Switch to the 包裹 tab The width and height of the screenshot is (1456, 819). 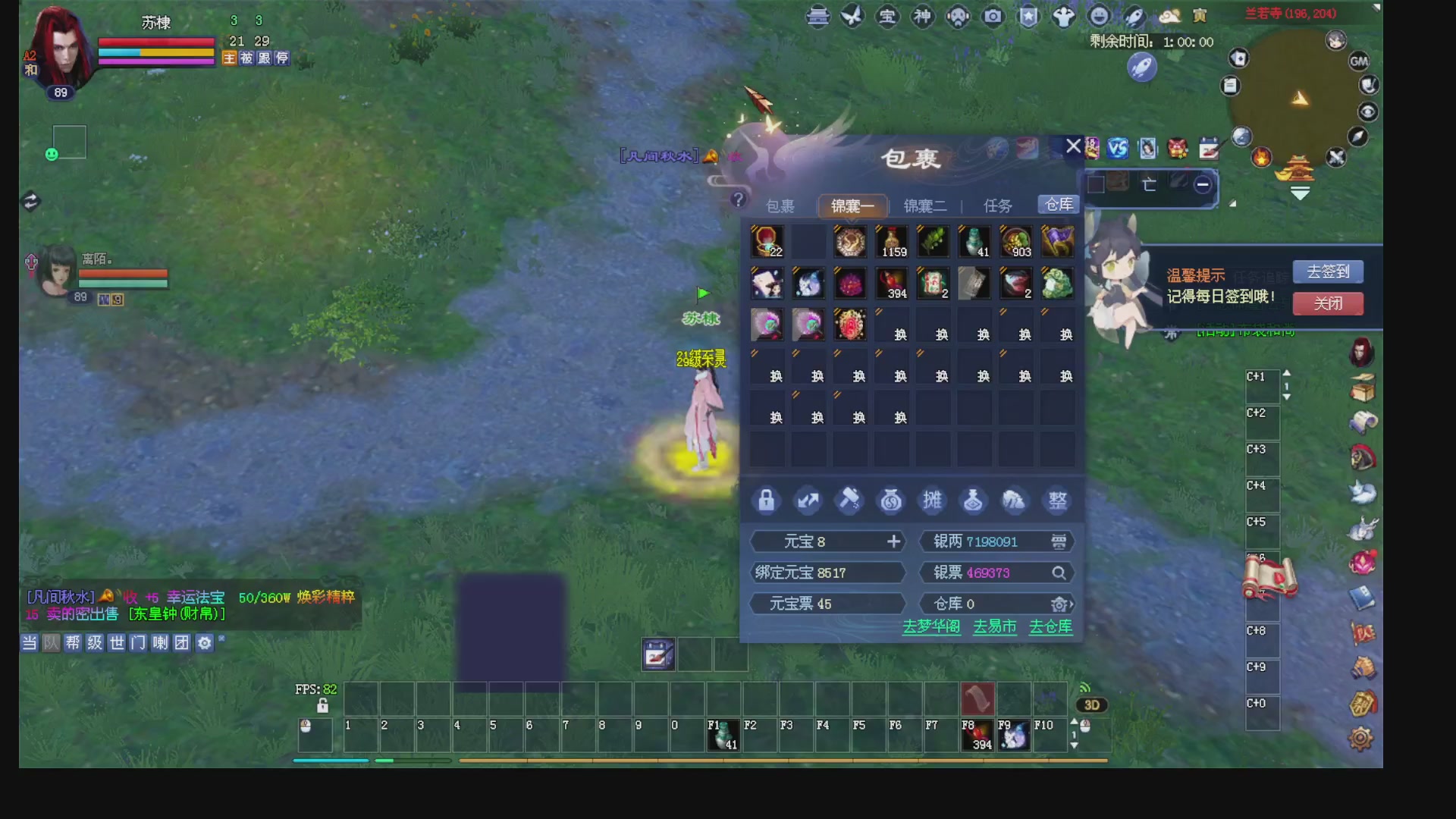pyautogui.click(x=780, y=206)
